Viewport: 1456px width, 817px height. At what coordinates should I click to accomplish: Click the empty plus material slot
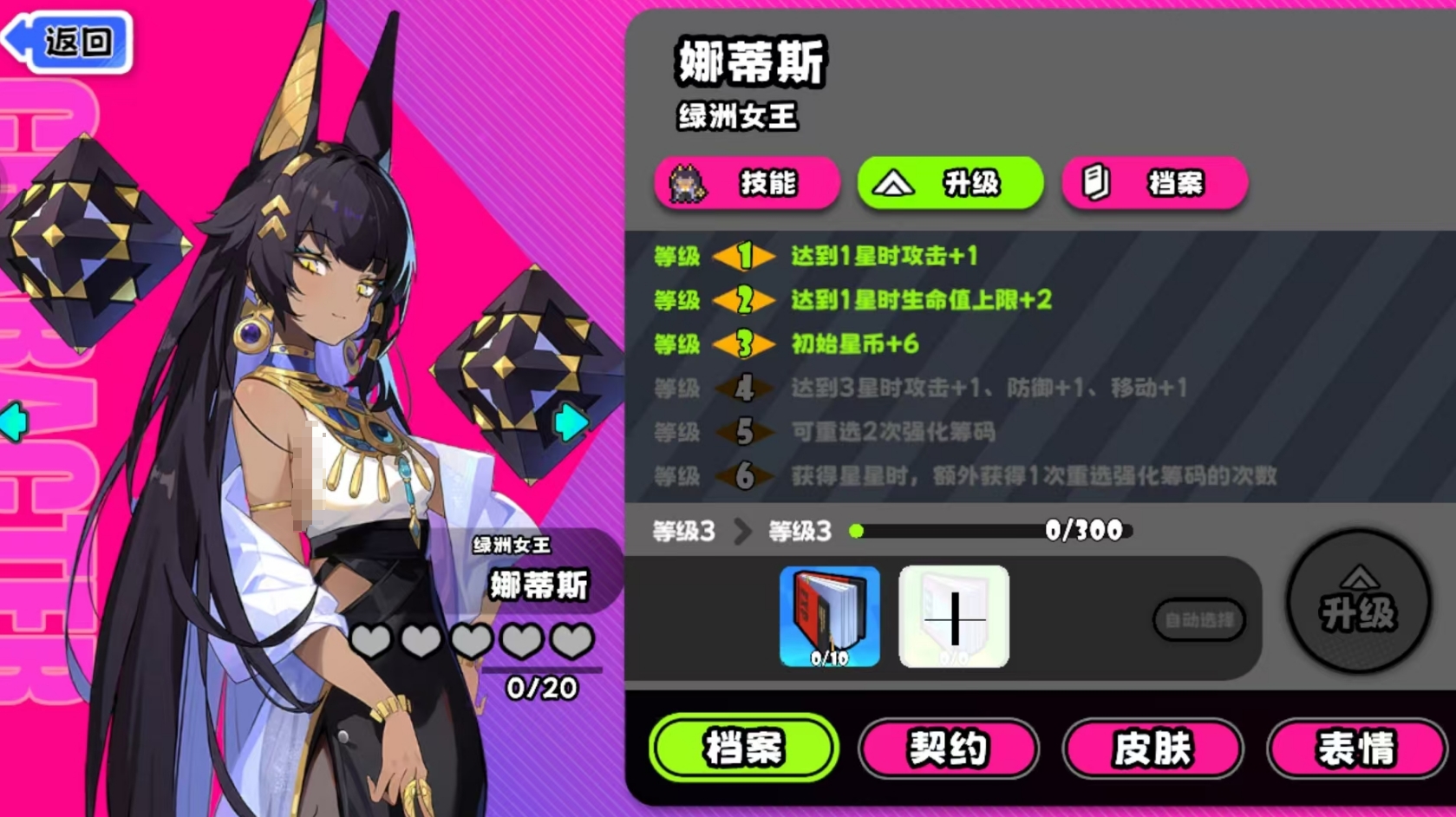(953, 616)
